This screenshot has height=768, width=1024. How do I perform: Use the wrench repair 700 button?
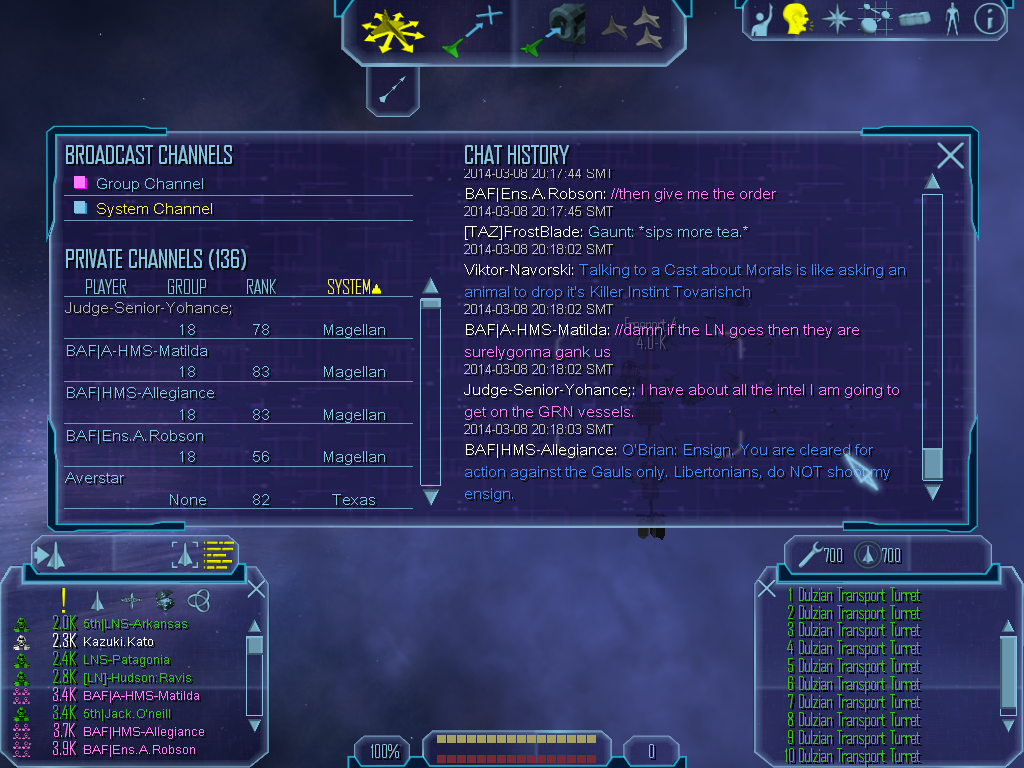[821, 555]
